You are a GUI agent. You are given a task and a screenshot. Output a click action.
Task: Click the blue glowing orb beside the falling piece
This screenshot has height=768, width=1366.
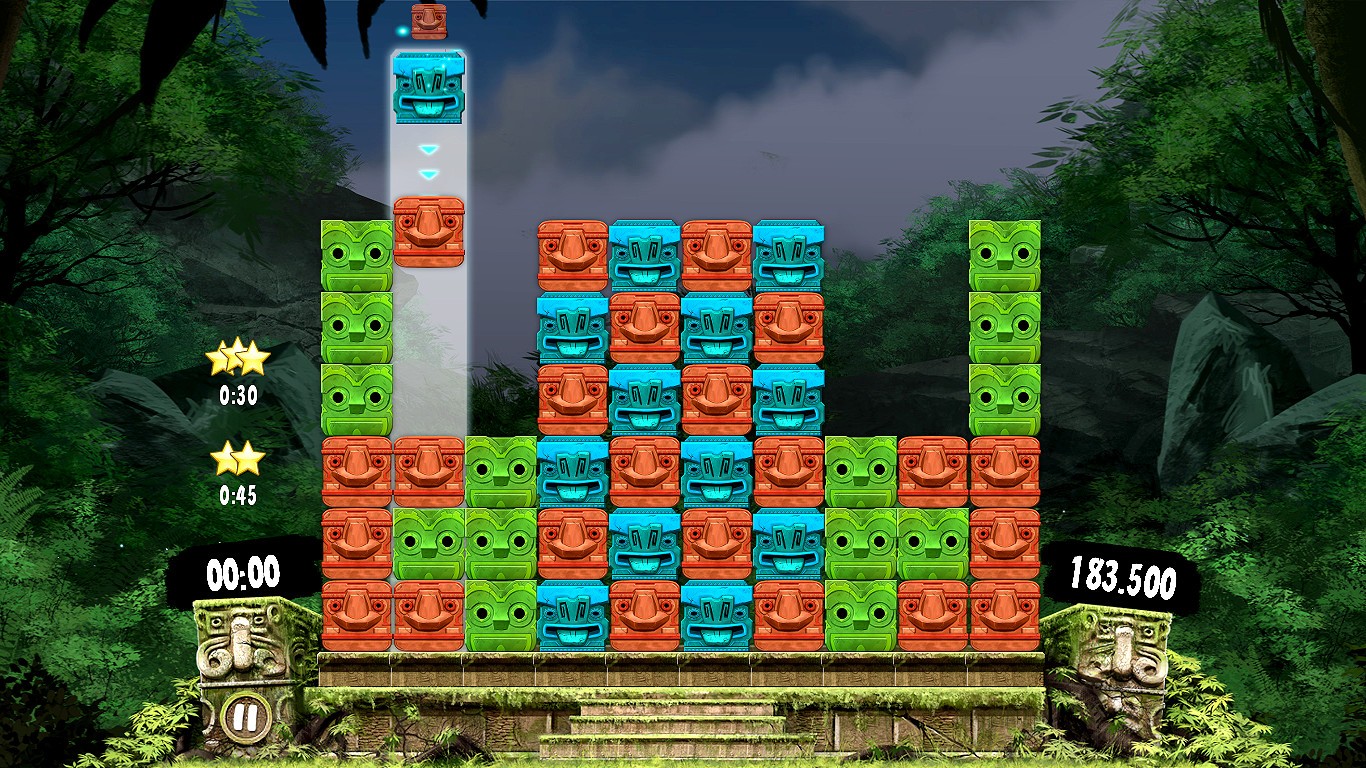tap(401, 31)
